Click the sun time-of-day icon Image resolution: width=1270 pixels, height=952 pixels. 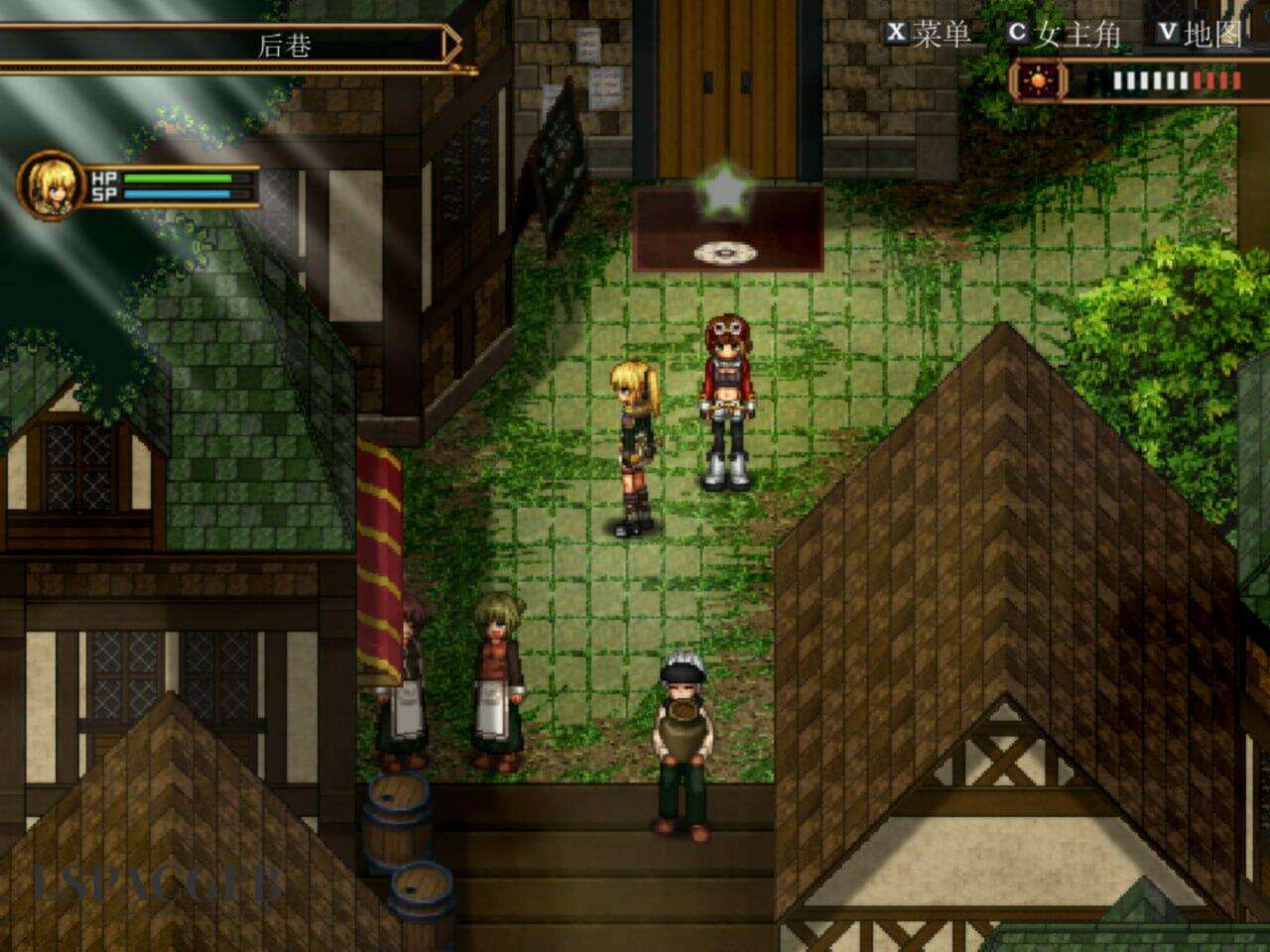(1038, 79)
